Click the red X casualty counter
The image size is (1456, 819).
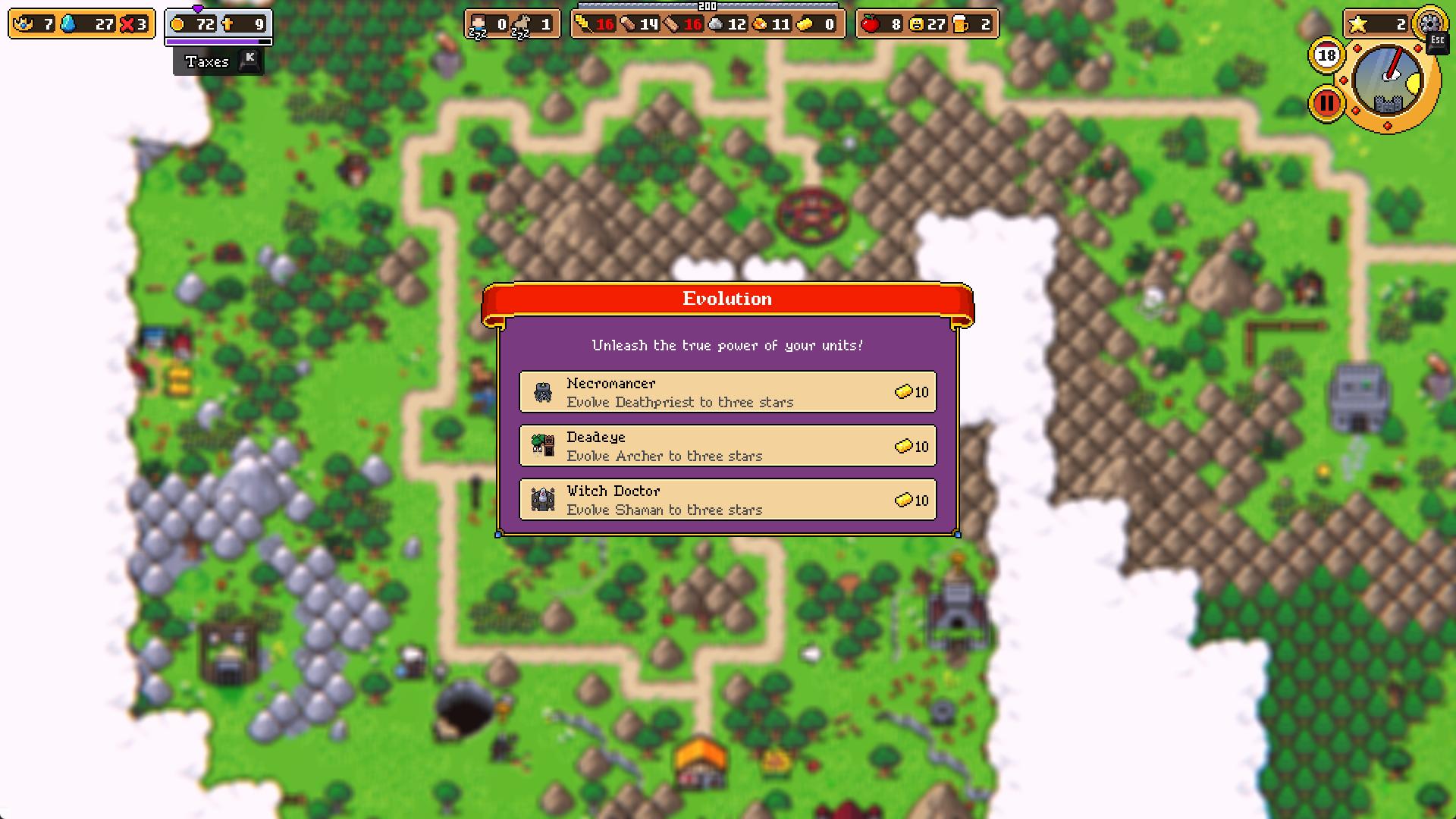tap(127, 24)
